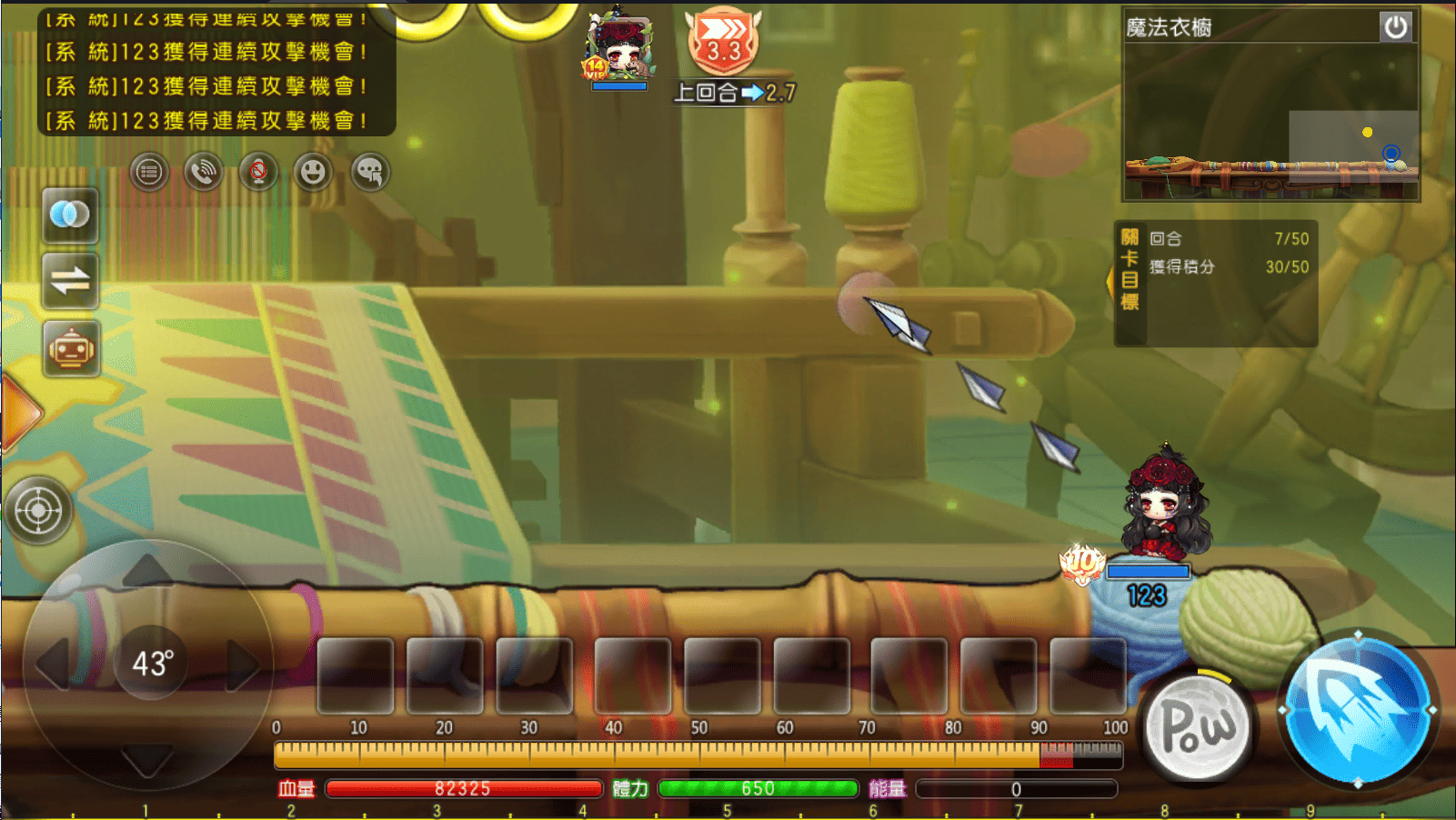The height and width of the screenshot is (820, 1456).
Task: Click the blue overlapping circles button
Action: [x=70, y=215]
